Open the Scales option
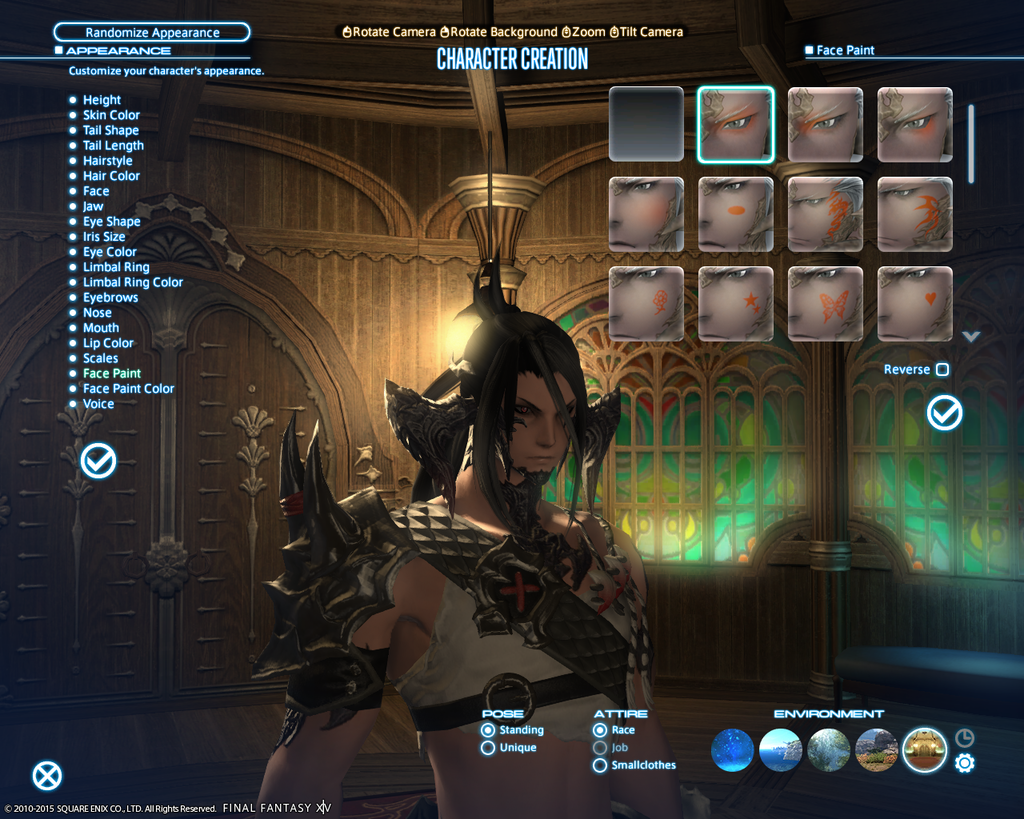1024x819 pixels. tap(100, 358)
